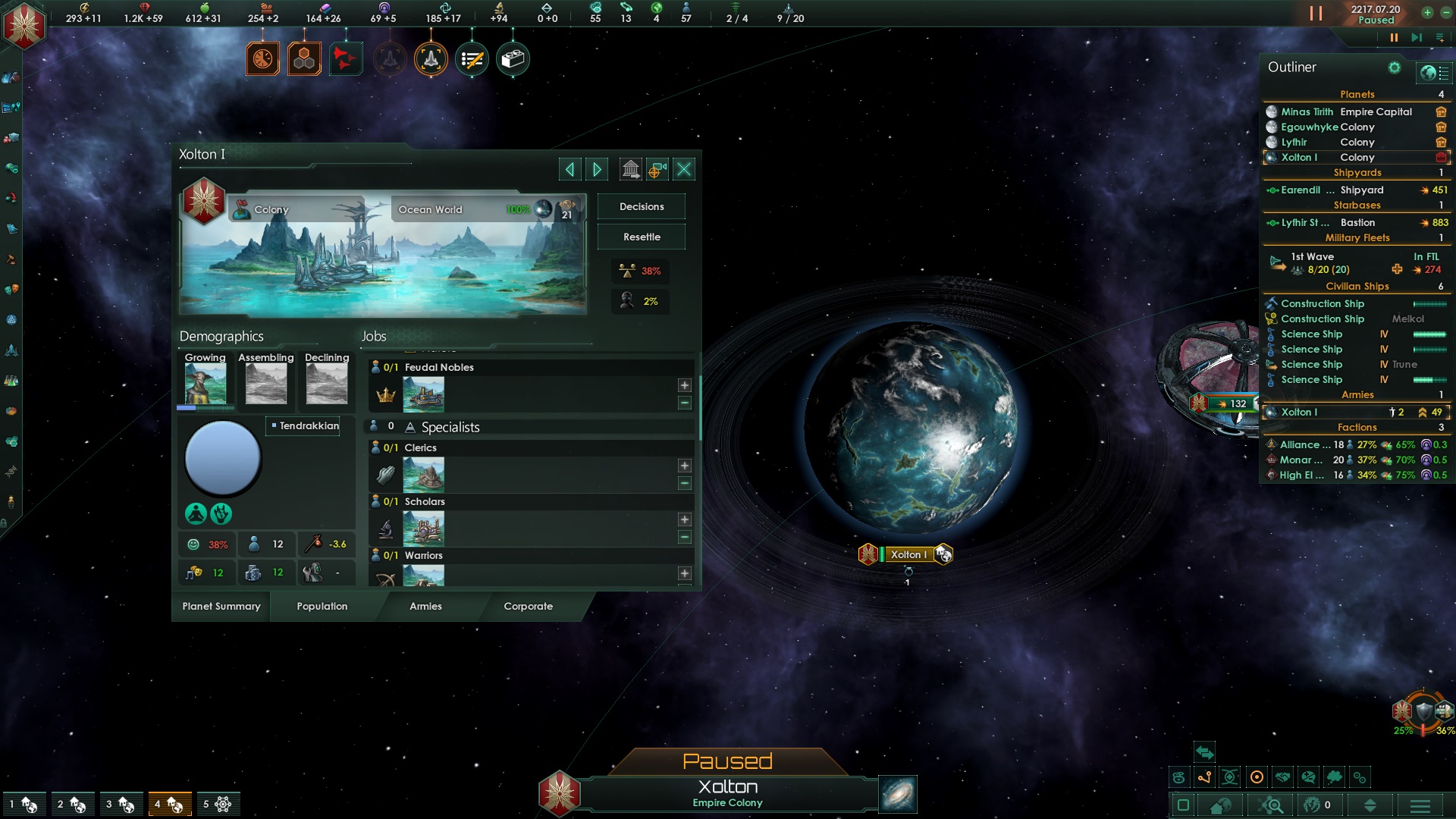Go to the next planet arrow
The image size is (1456, 819).
coord(597,169)
